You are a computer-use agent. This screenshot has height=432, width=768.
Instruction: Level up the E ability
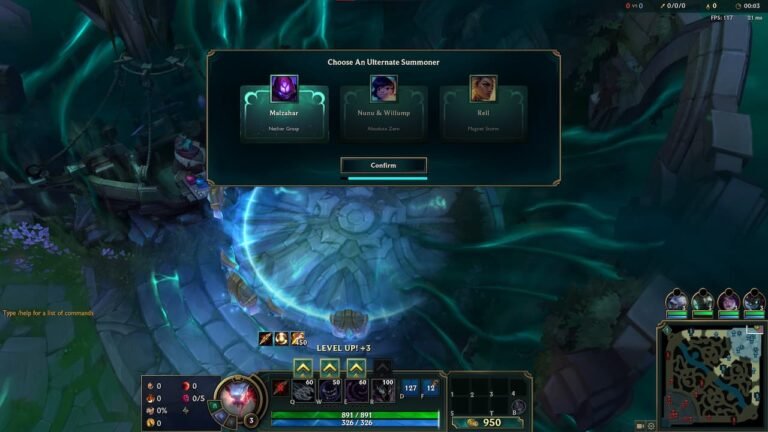pyautogui.click(x=356, y=367)
